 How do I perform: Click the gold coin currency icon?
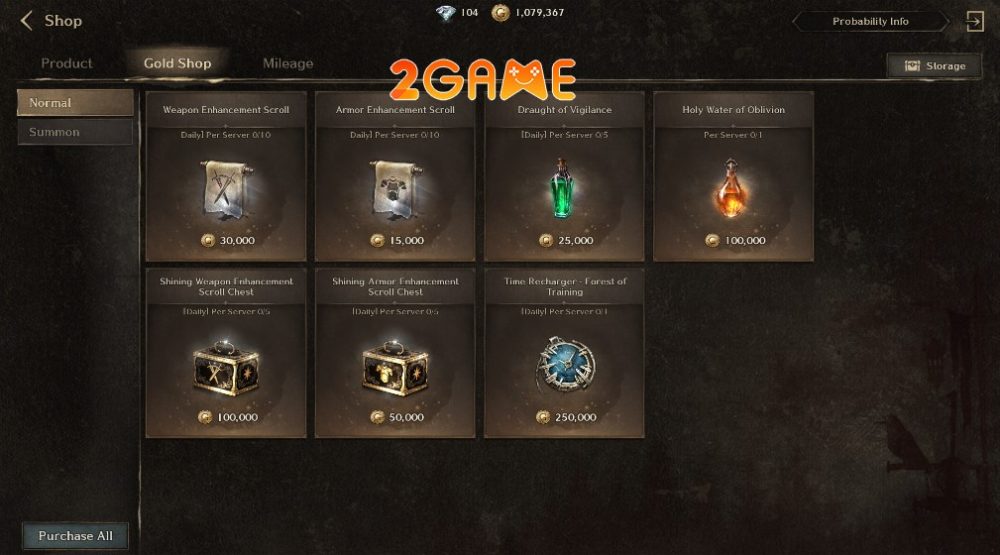pyautogui.click(x=500, y=13)
